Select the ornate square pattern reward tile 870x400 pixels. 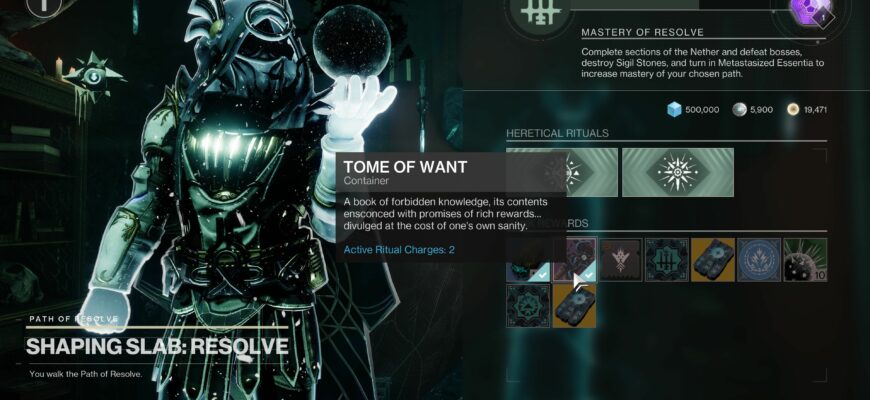(x=528, y=306)
